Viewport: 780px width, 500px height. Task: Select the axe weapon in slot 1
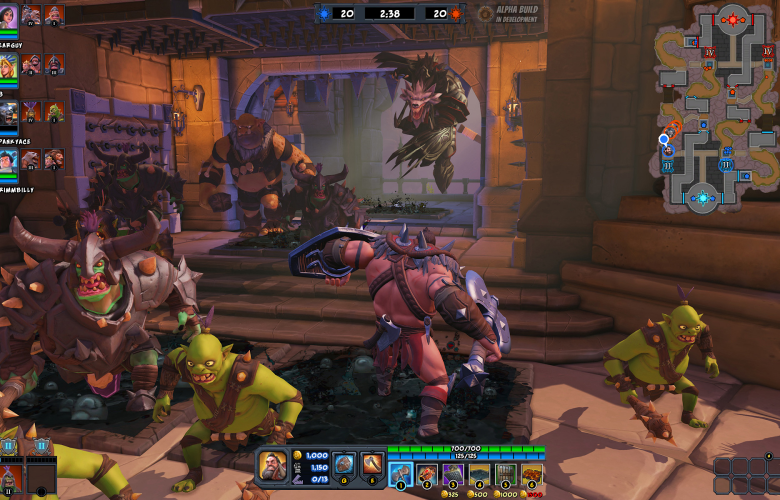pyautogui.click(x=400, y=474)
